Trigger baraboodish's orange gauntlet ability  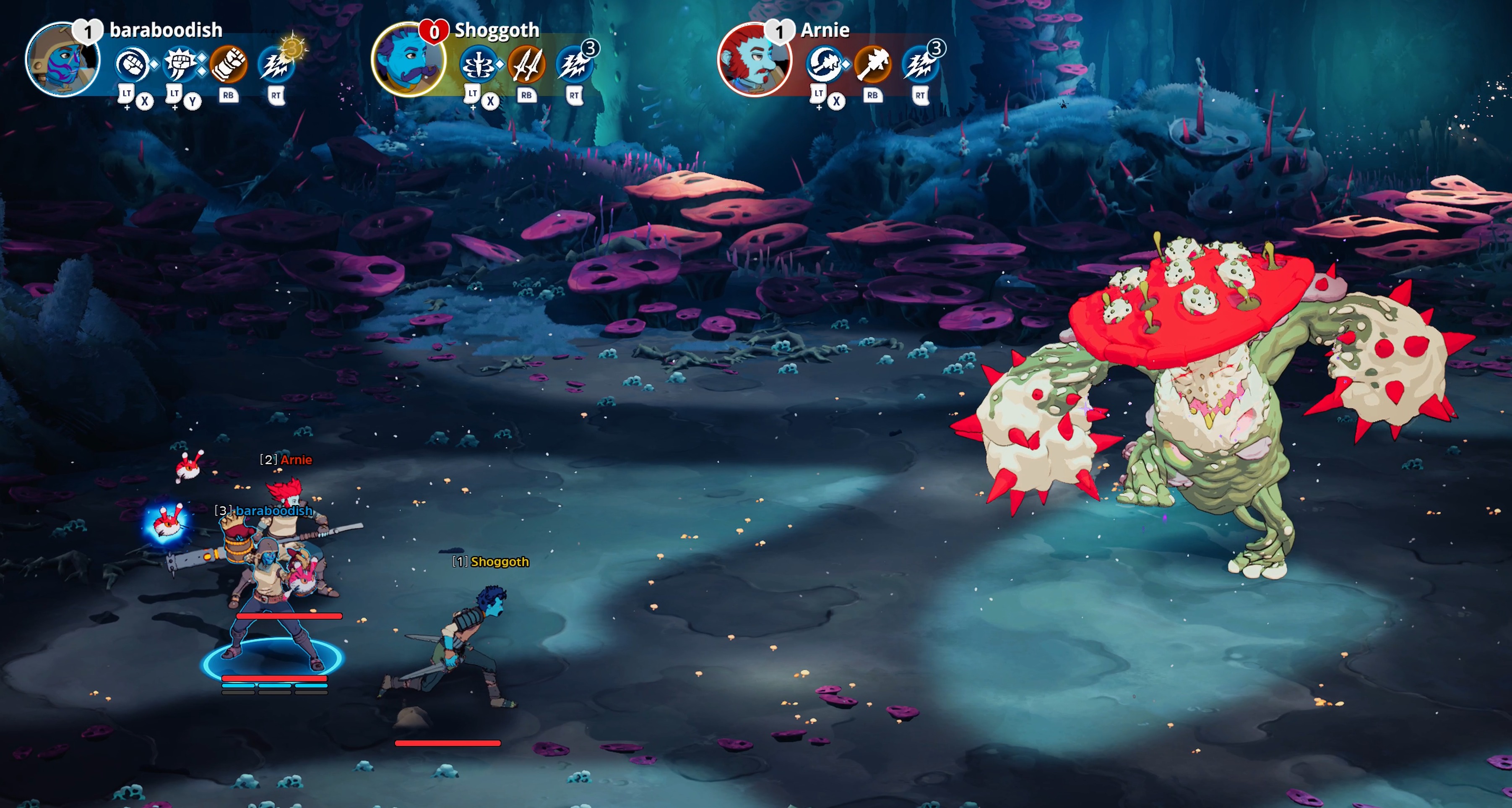(x=228, y=64)
